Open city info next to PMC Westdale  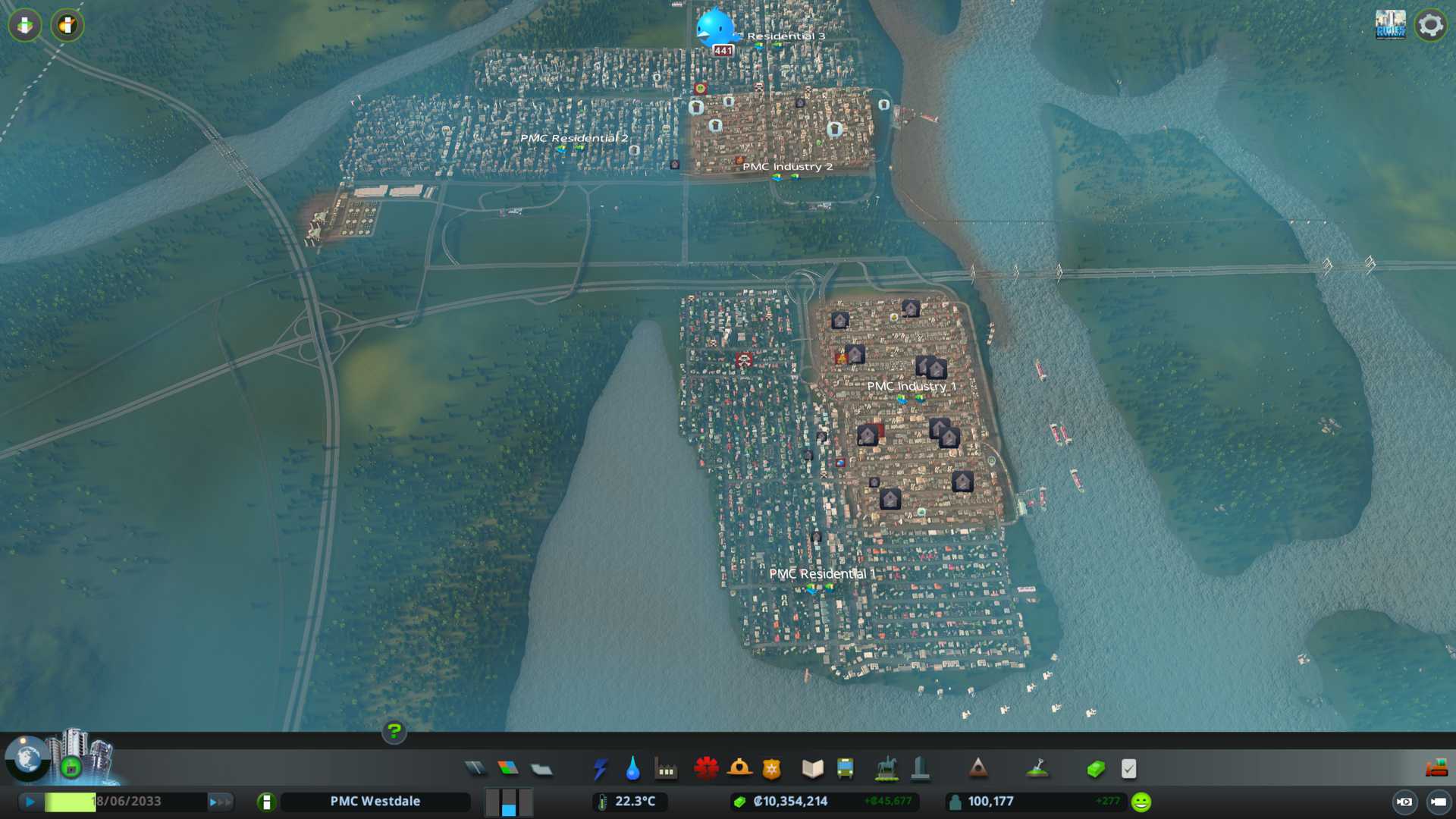coord(266,802)
